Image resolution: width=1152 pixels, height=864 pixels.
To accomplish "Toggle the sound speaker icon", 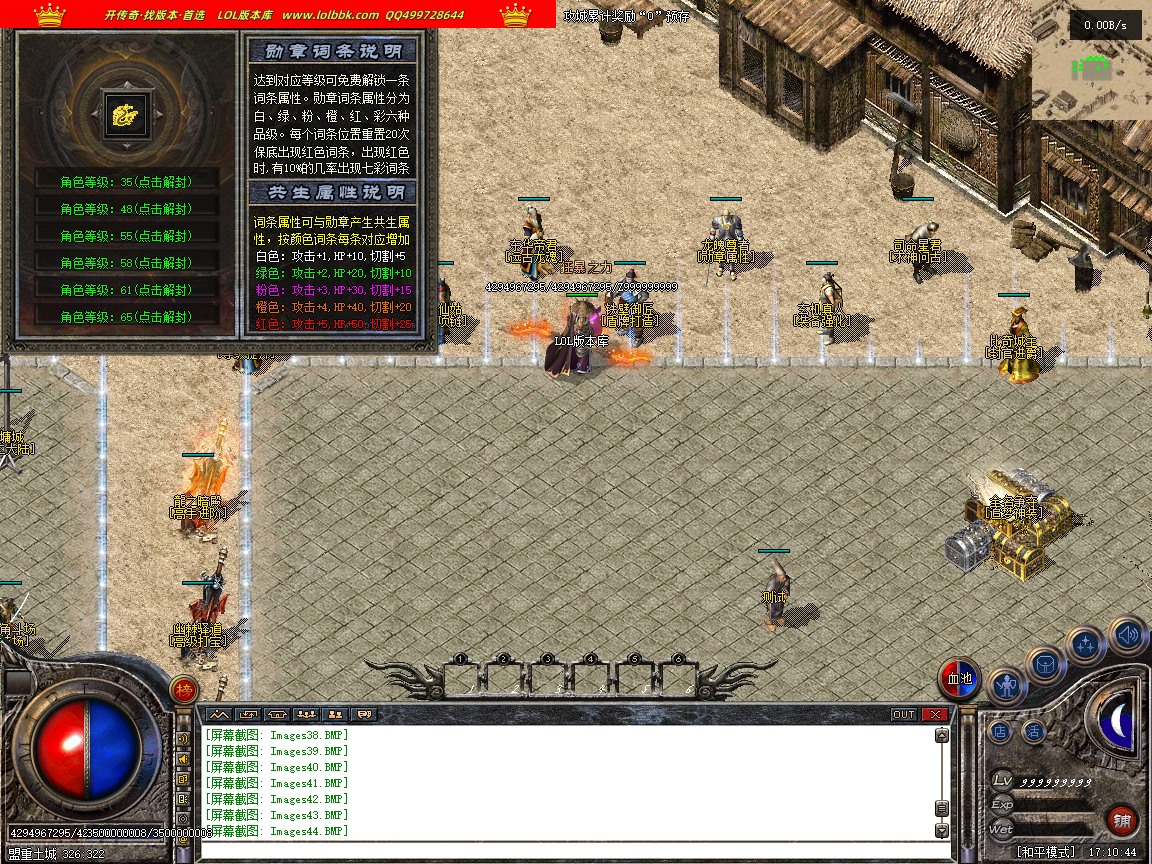I will click(1127, 634).
